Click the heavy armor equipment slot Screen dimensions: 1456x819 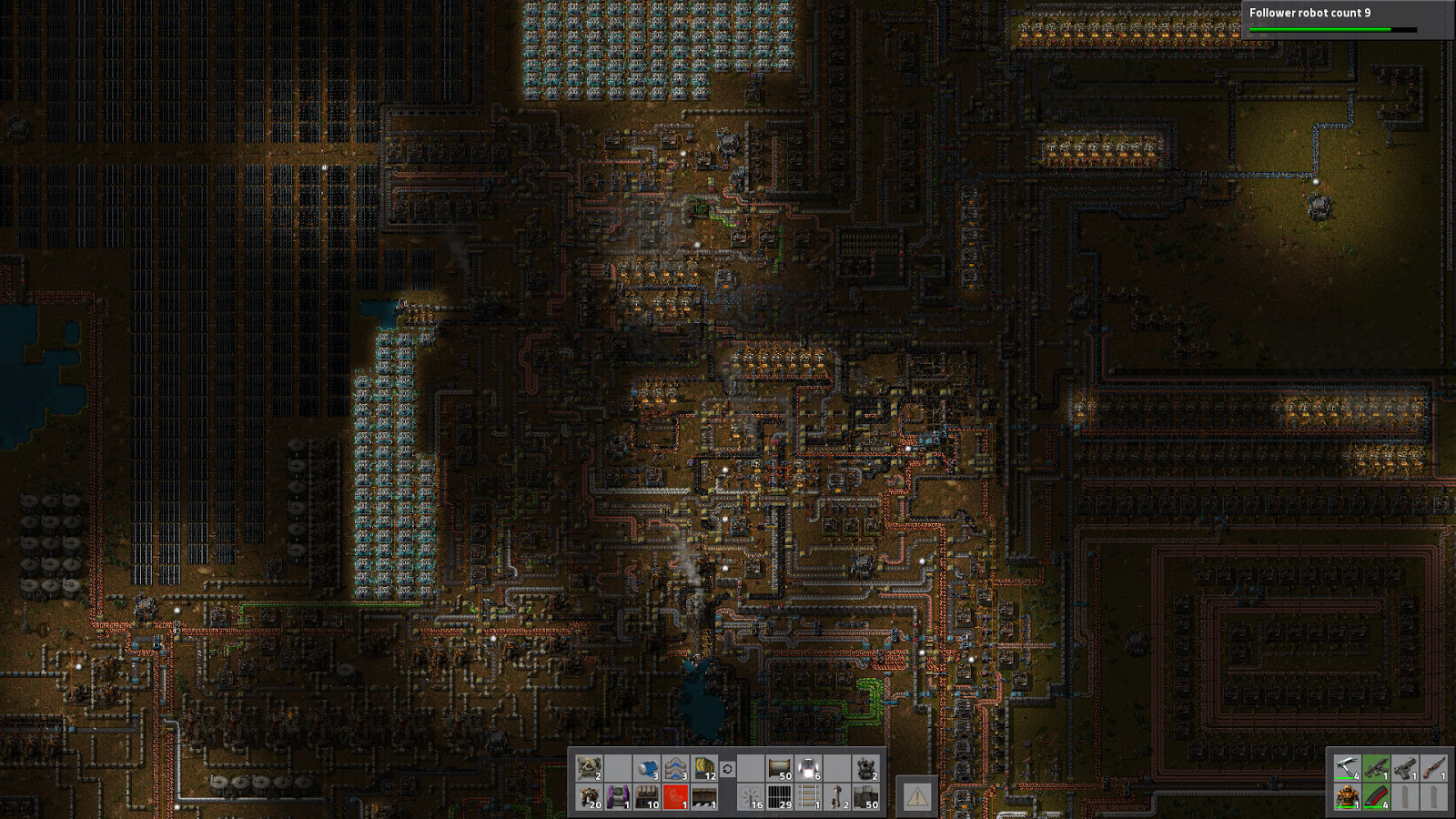point(1347,797)
